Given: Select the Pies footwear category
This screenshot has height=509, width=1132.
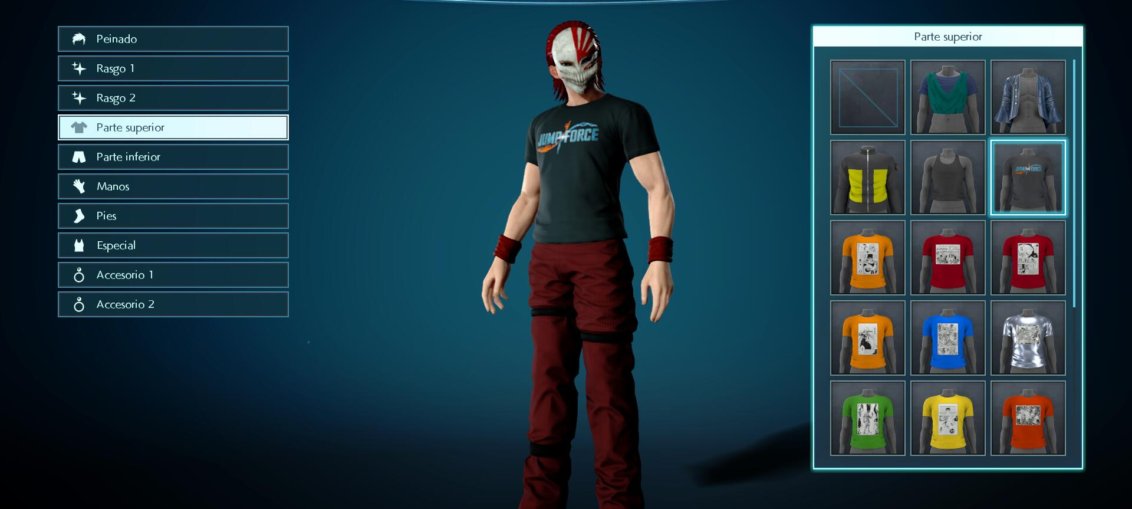Looking at the screenshot, I should coord(173,216).
